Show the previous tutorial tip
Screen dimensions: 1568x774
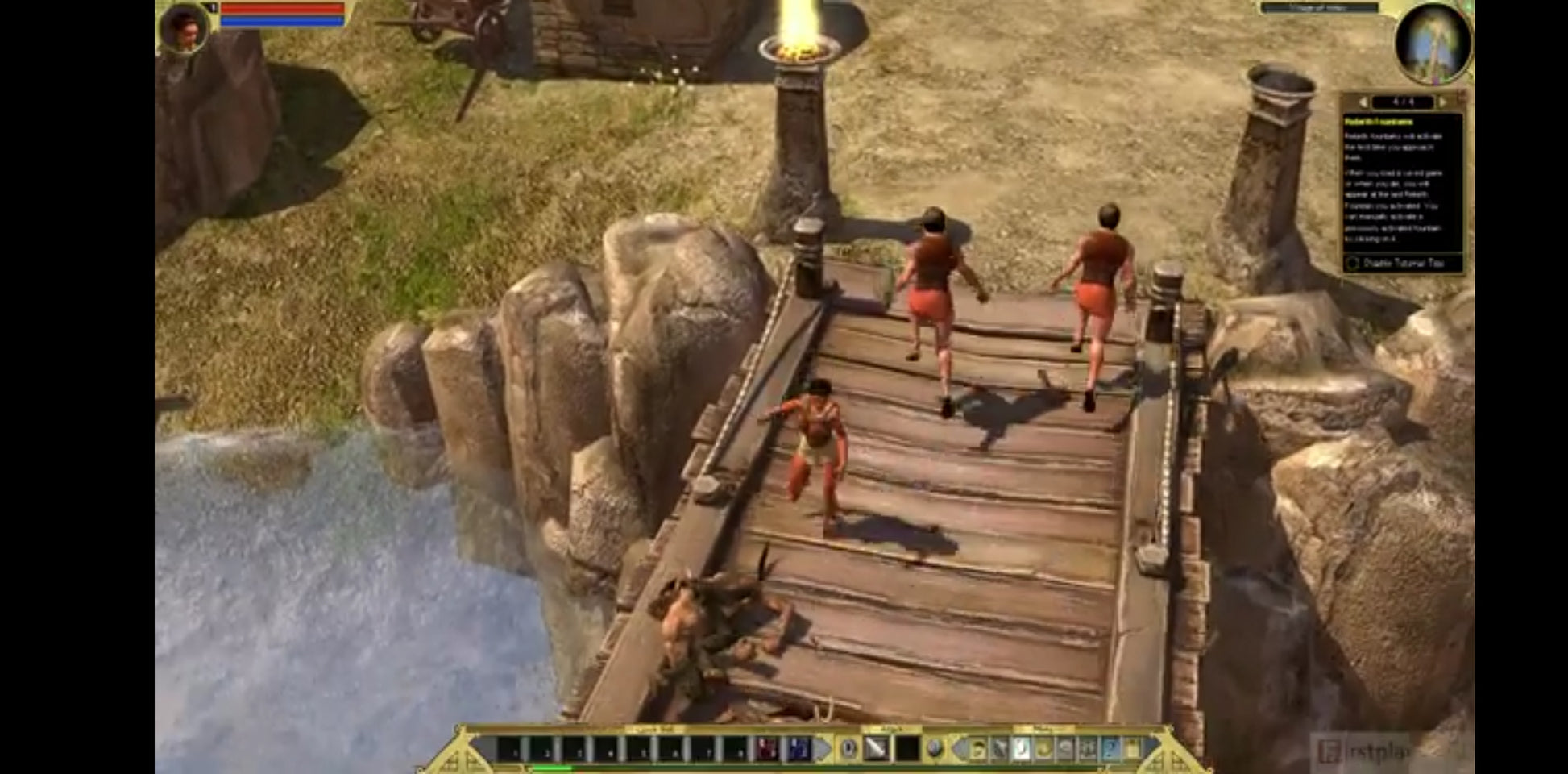1363,102
